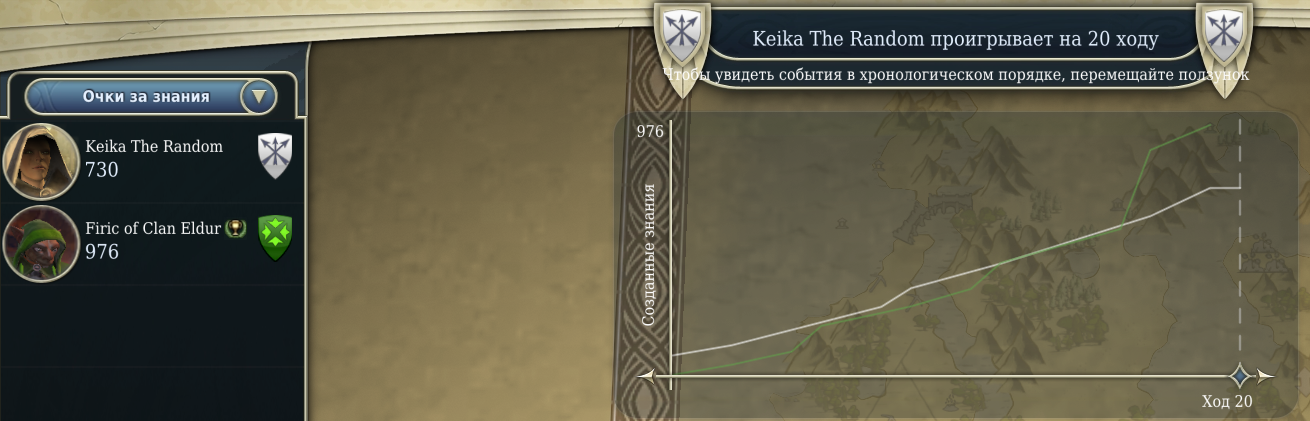Click the right arrow of the turn timeline
The image size is (1310, 421).
tap(1265, 376)
